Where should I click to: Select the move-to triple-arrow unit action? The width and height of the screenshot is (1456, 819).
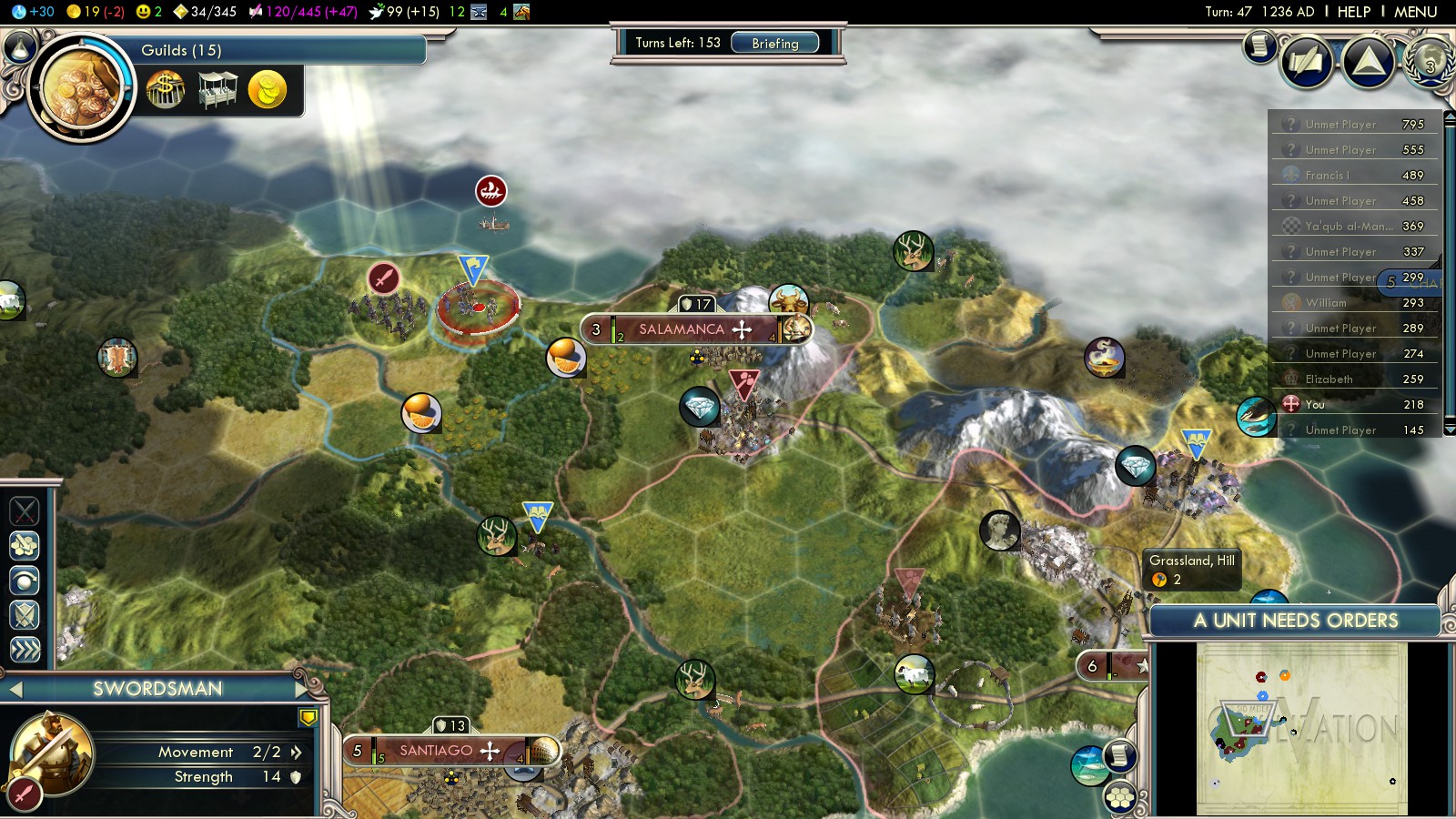25,650
